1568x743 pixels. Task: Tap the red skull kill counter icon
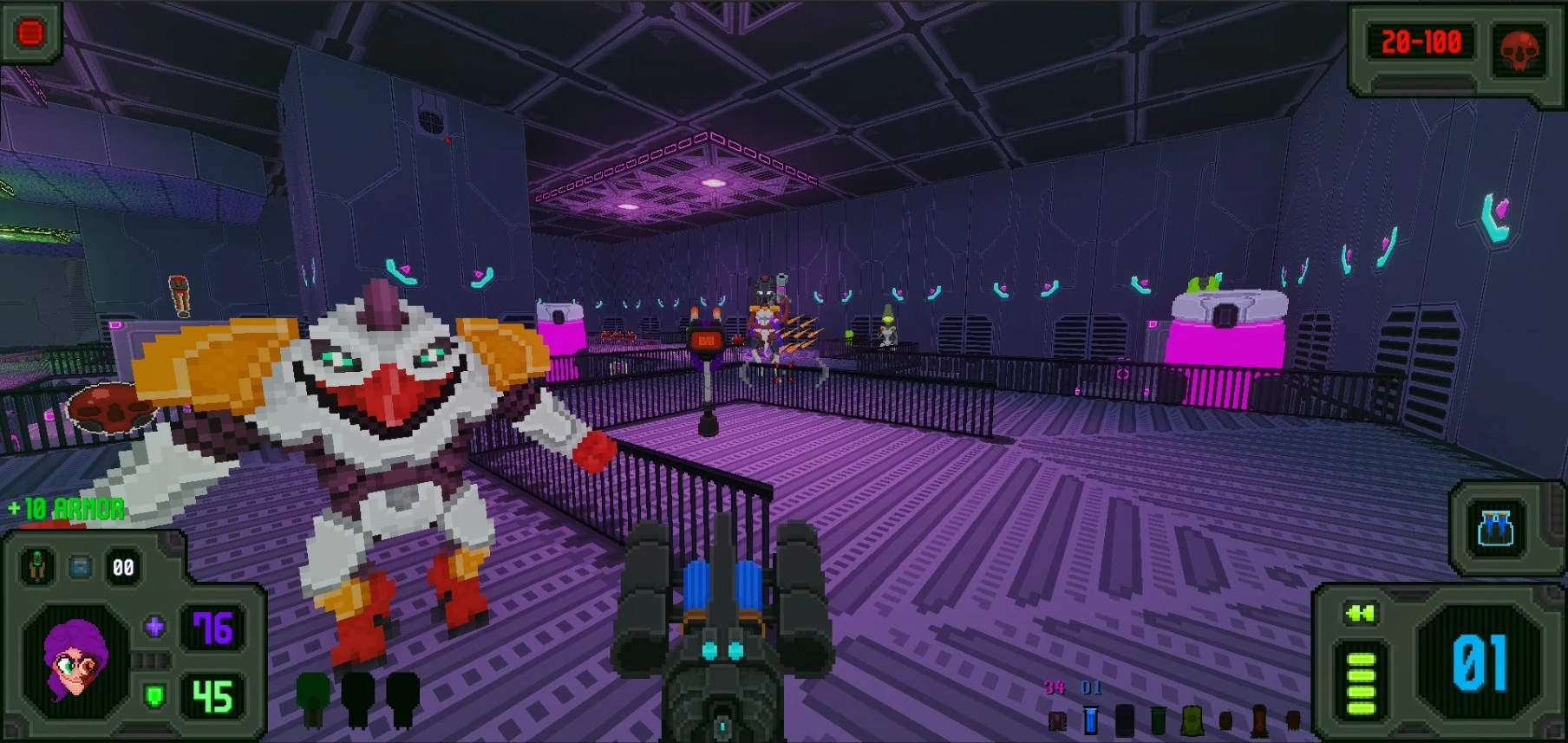[1519, 49]
